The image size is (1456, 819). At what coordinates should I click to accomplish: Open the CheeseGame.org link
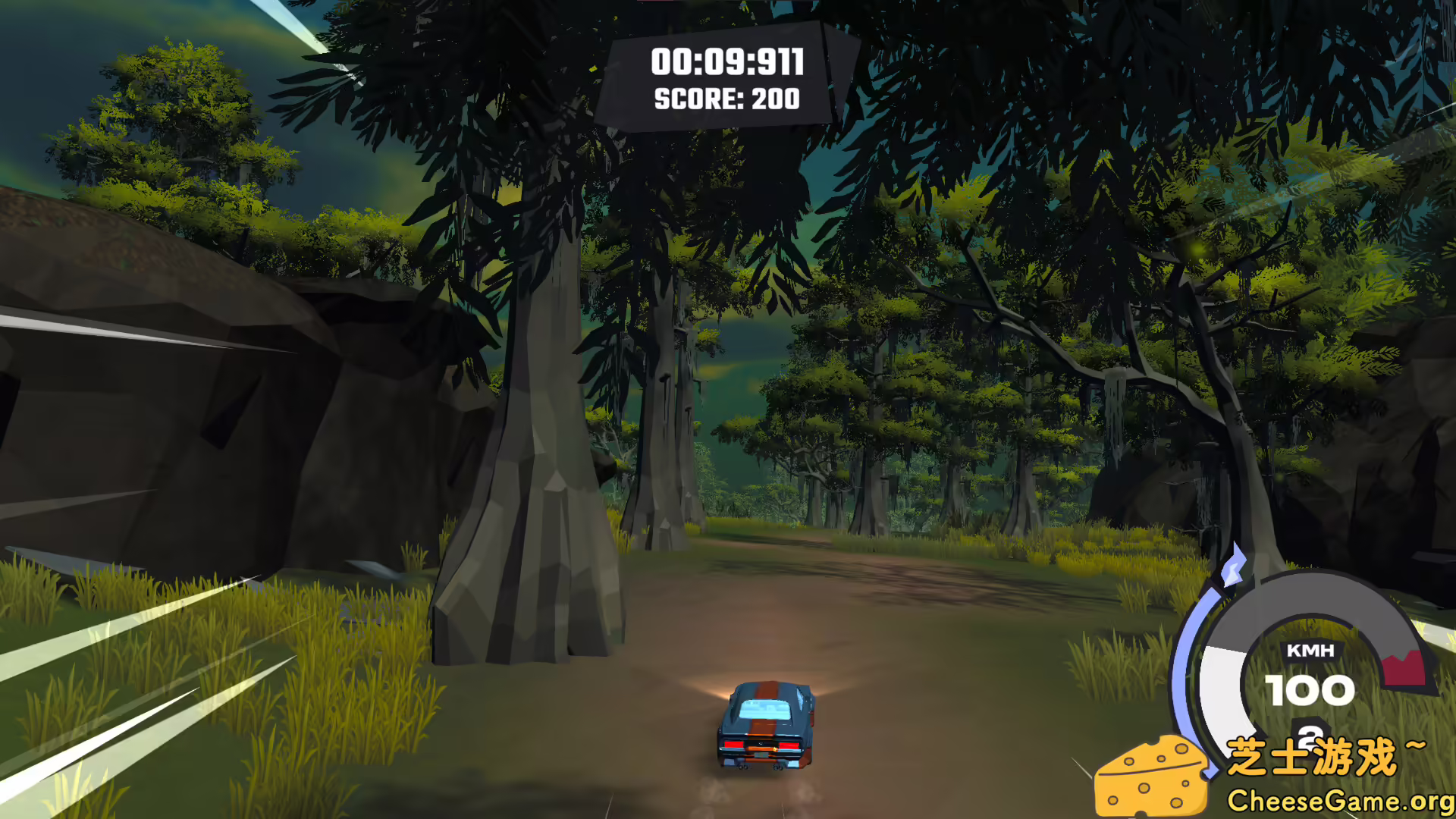coord(1338,799)
